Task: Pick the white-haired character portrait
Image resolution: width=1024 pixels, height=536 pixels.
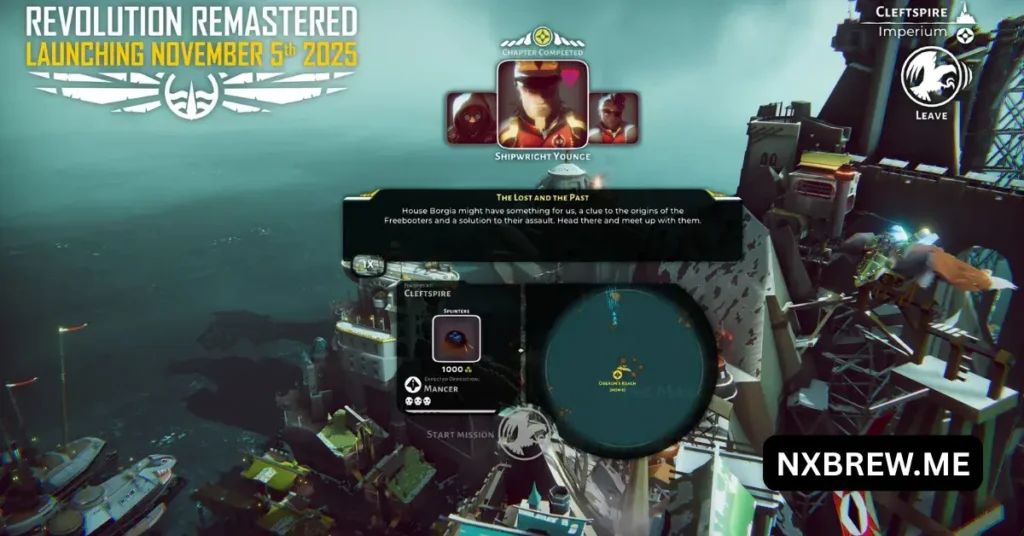Action: [x=613, y=118]
